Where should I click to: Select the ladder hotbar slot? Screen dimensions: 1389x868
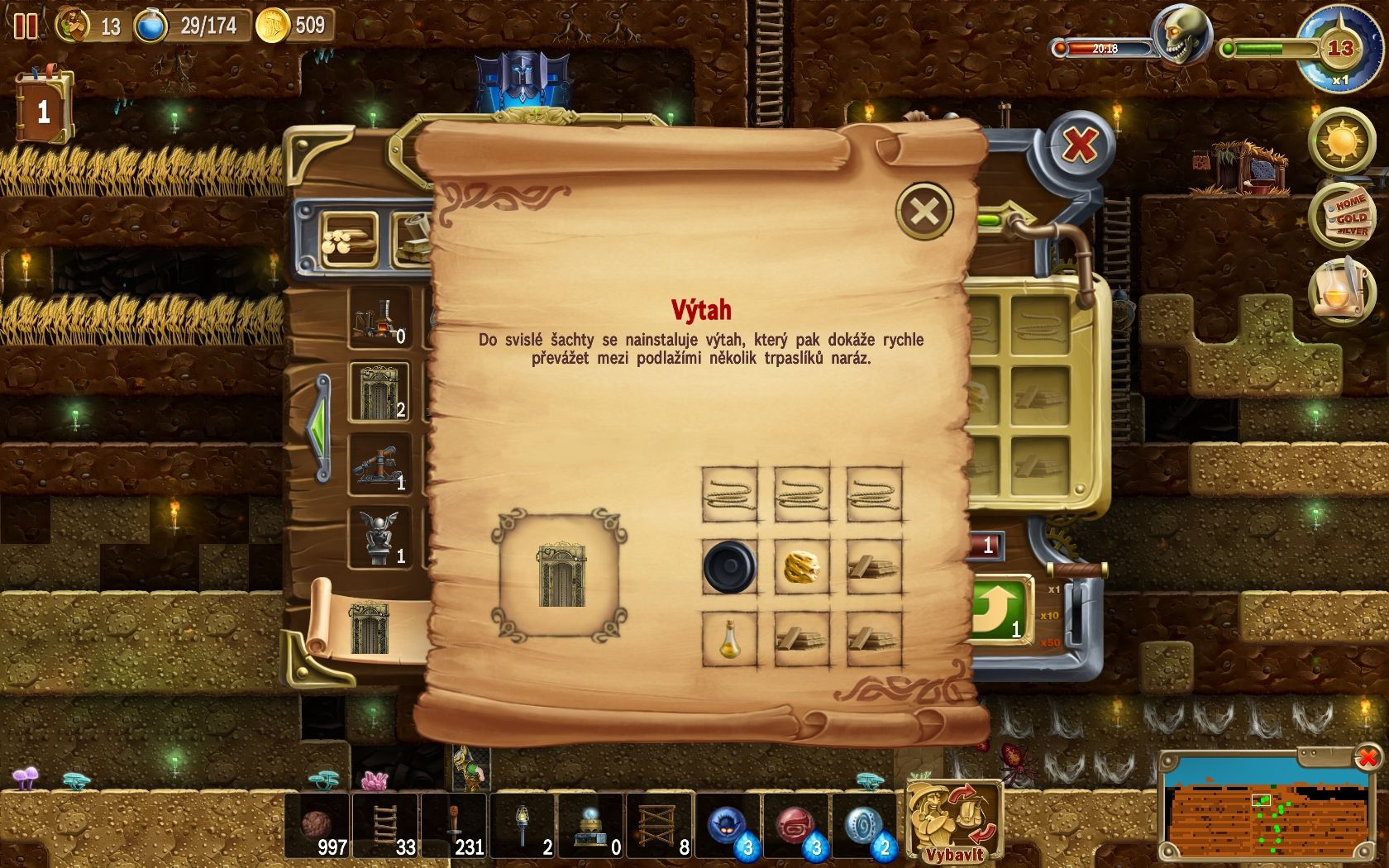385,826
